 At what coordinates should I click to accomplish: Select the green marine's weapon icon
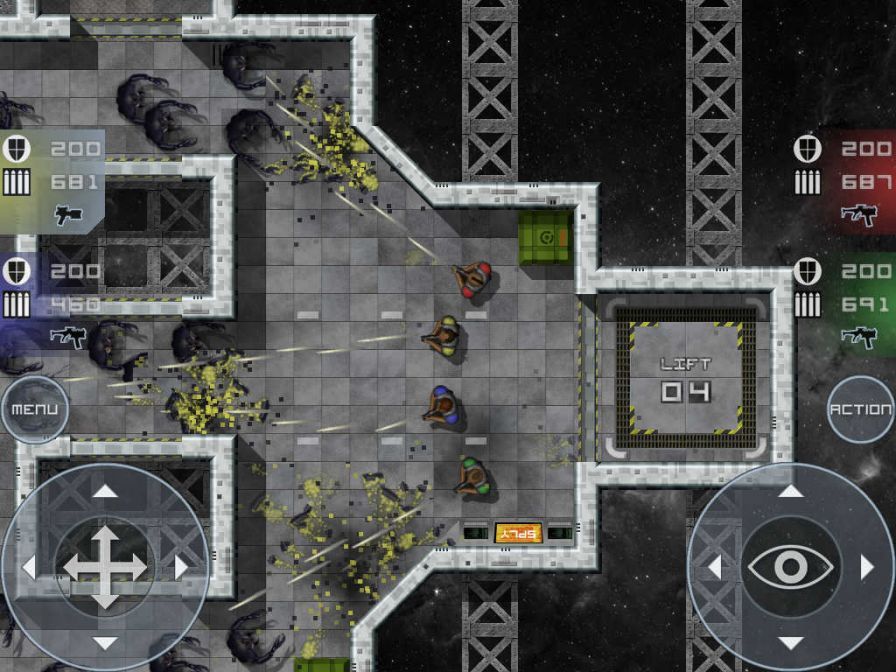[x=858, y=336]
